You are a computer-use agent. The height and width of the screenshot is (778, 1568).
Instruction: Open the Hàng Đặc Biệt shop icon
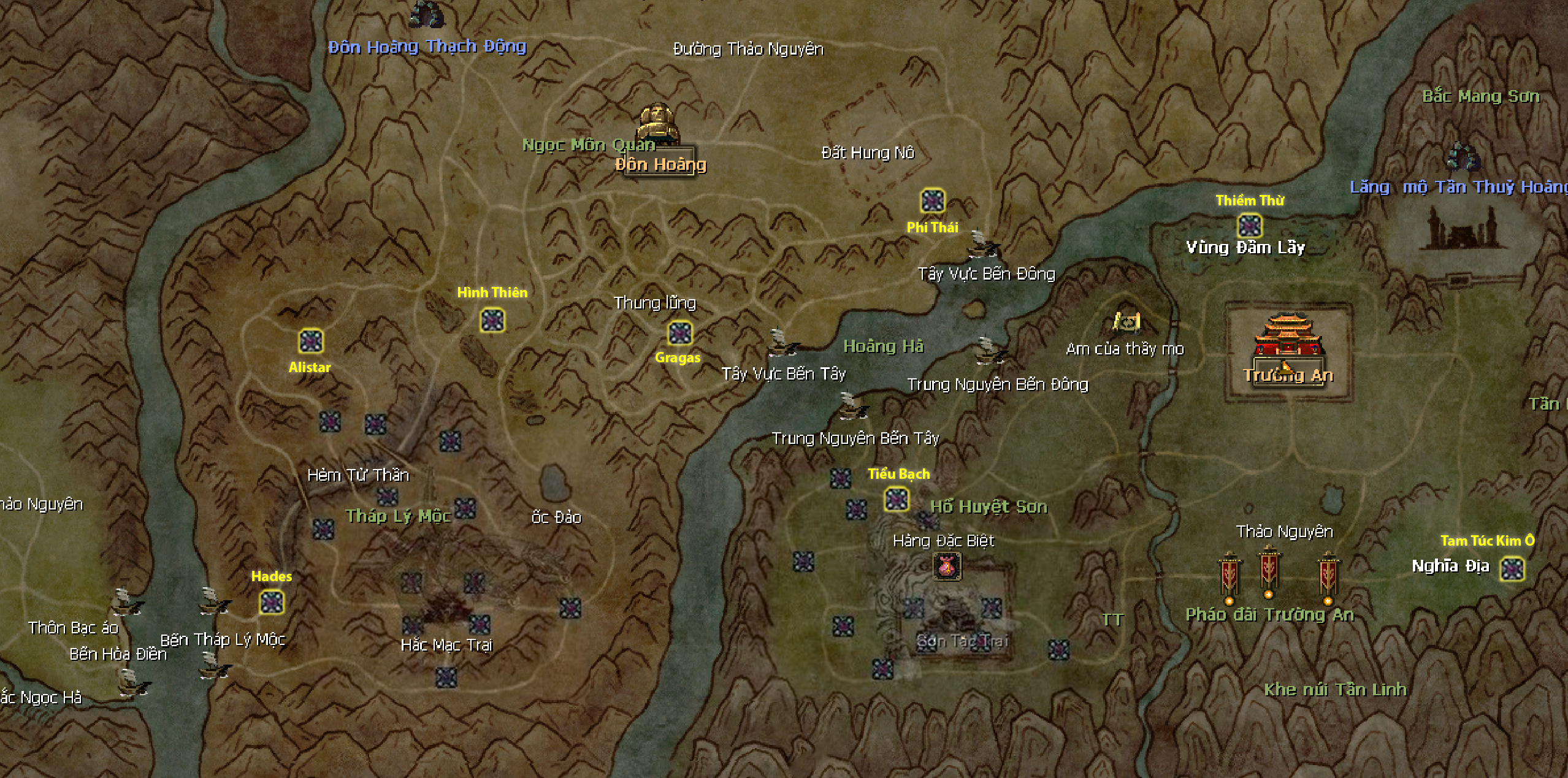947,566
